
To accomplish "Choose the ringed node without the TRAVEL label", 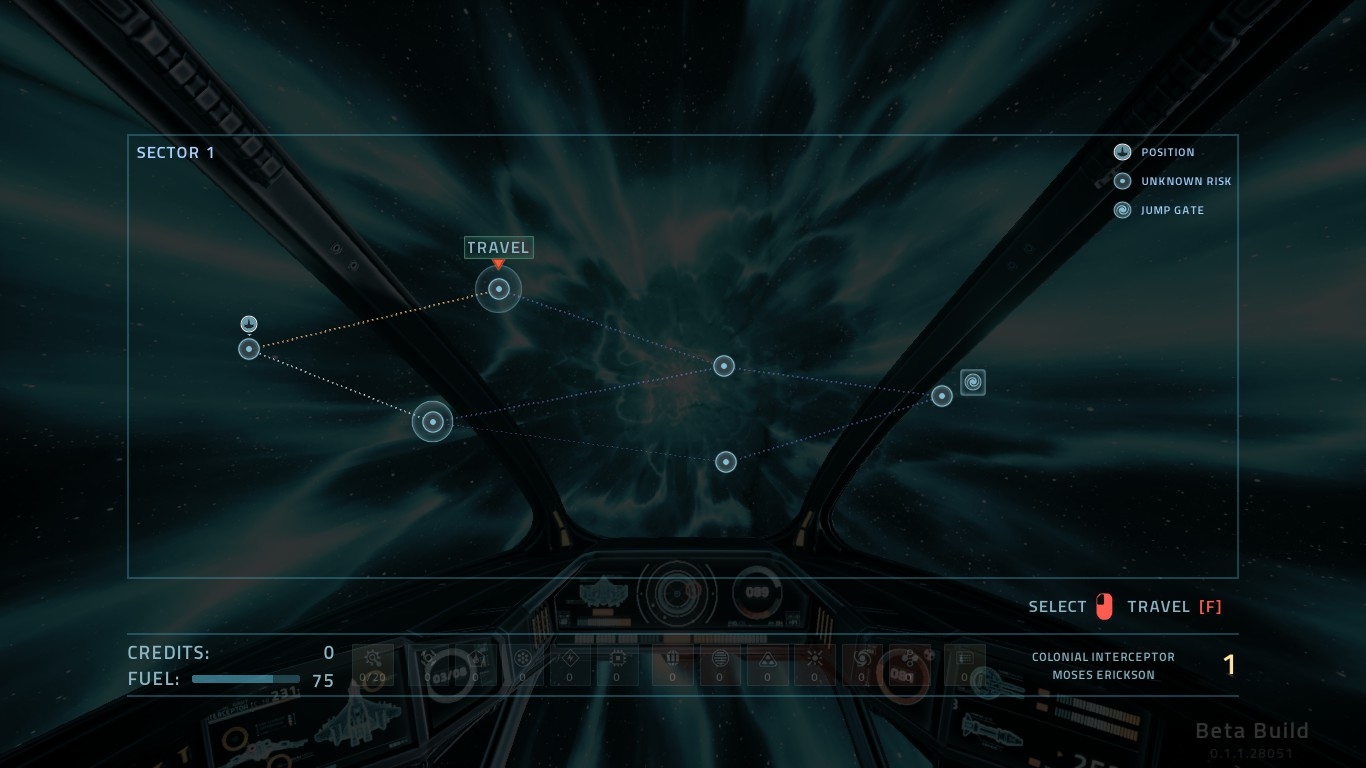I will [433, 421].
